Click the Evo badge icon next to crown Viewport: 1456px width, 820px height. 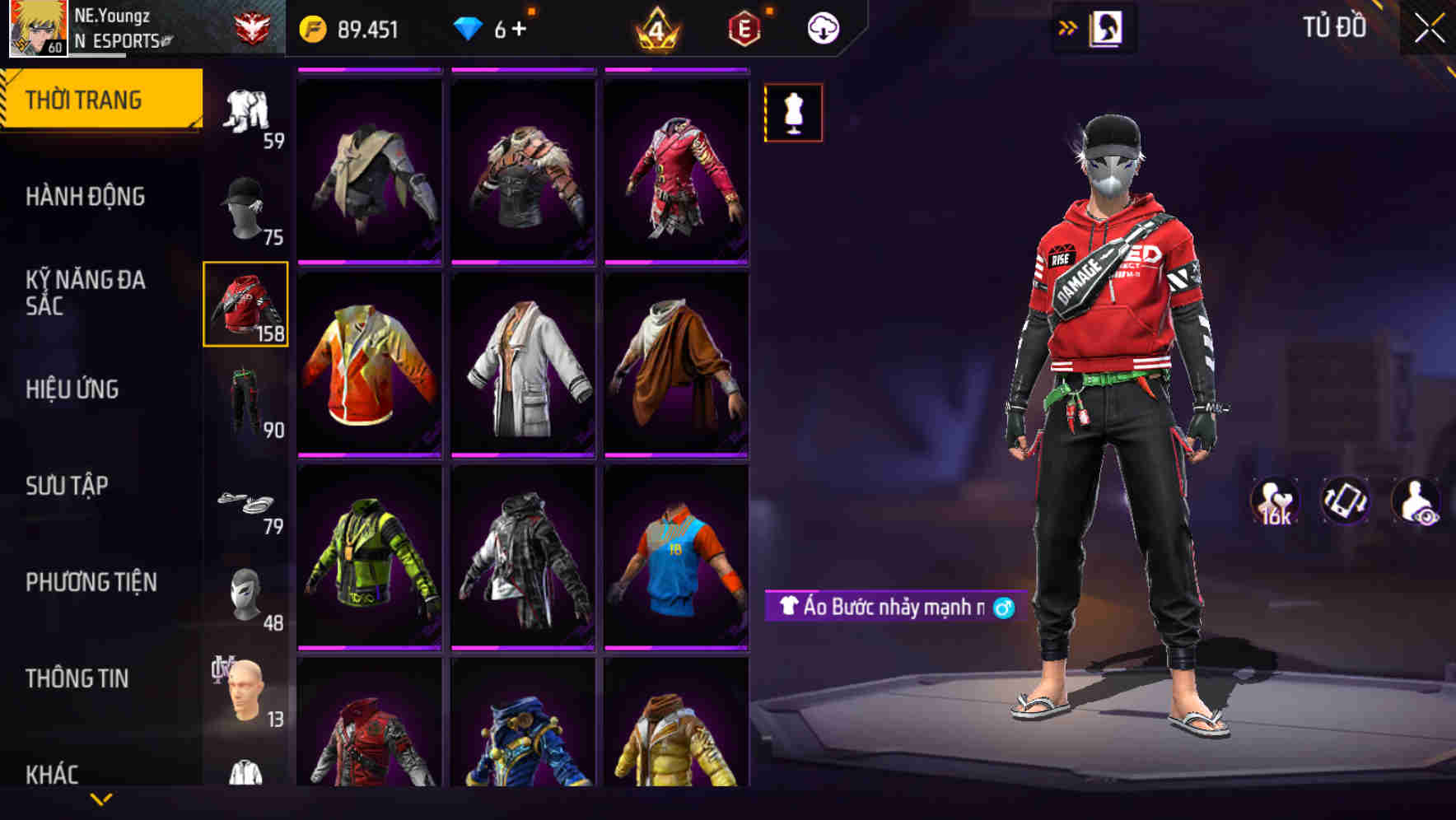(x=744, y=27)
